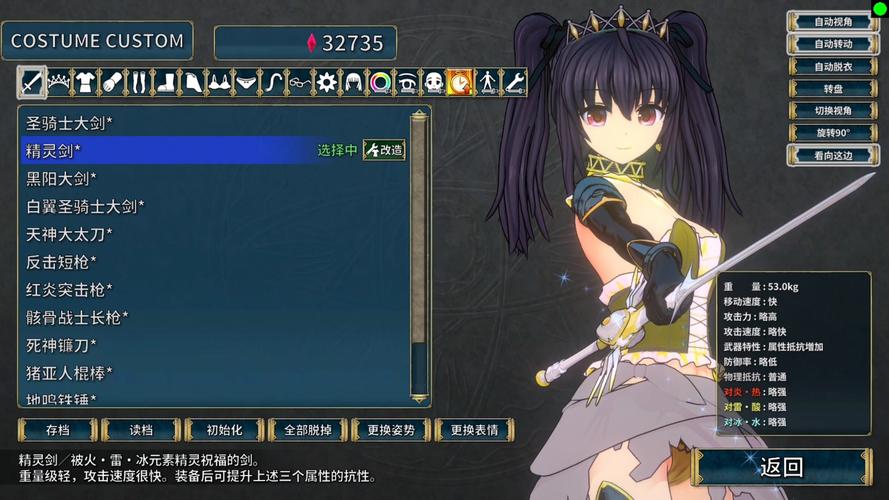Viewport: 889px width, 500px height.
Task: Switch to the color wheel tab
Action: [380, 81]
